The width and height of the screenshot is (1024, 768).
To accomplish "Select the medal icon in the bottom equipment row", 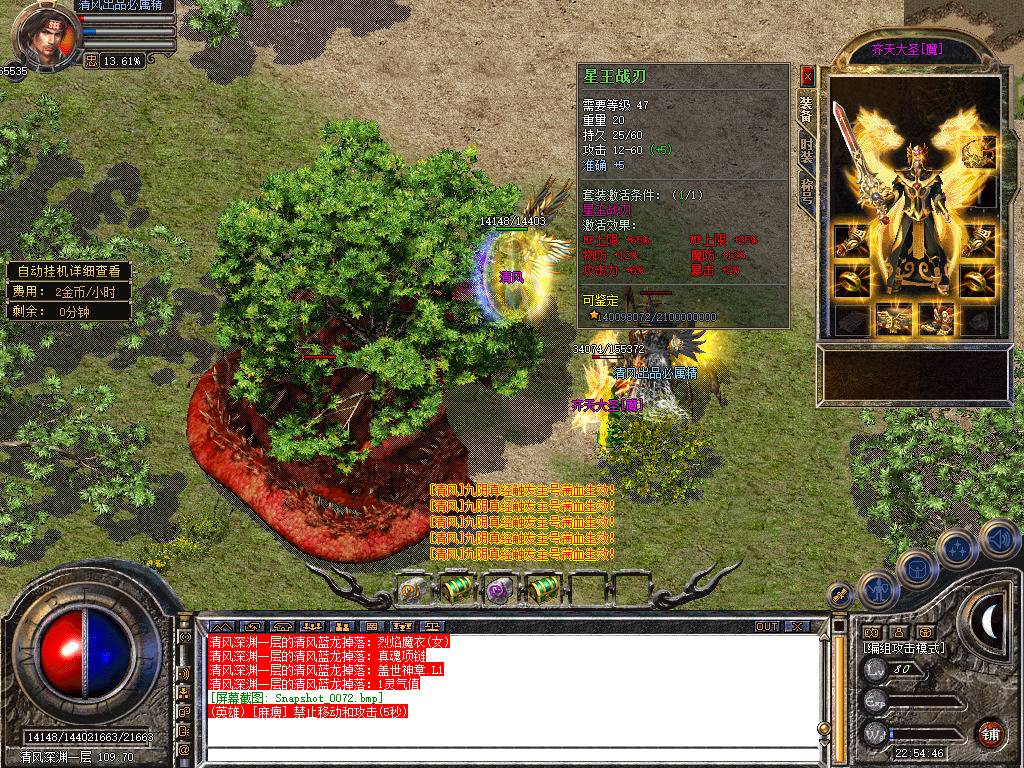I will [893, 319].
